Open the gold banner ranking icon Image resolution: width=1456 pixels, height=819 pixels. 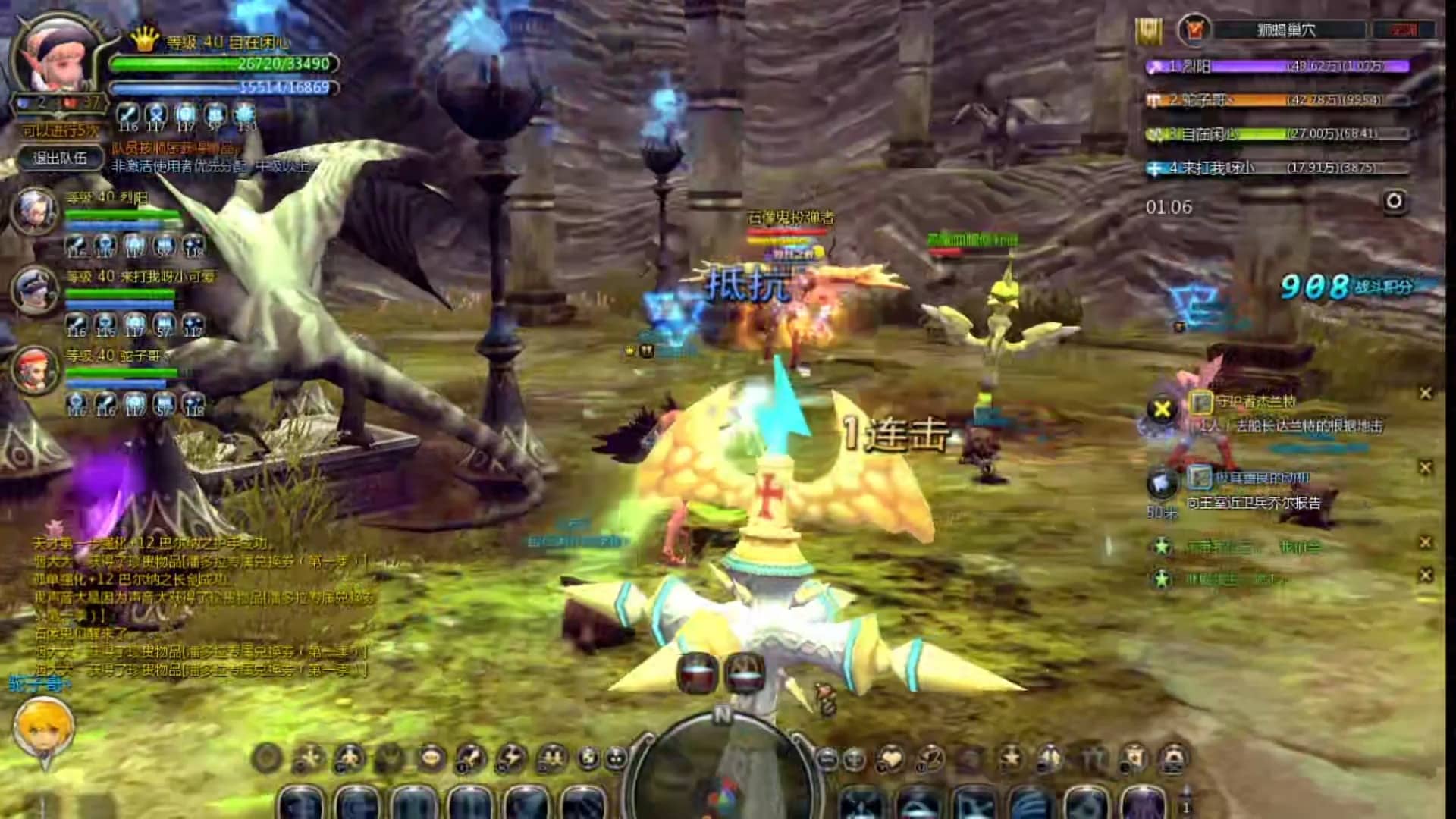pyautogui.click(x=1150, y=31)
